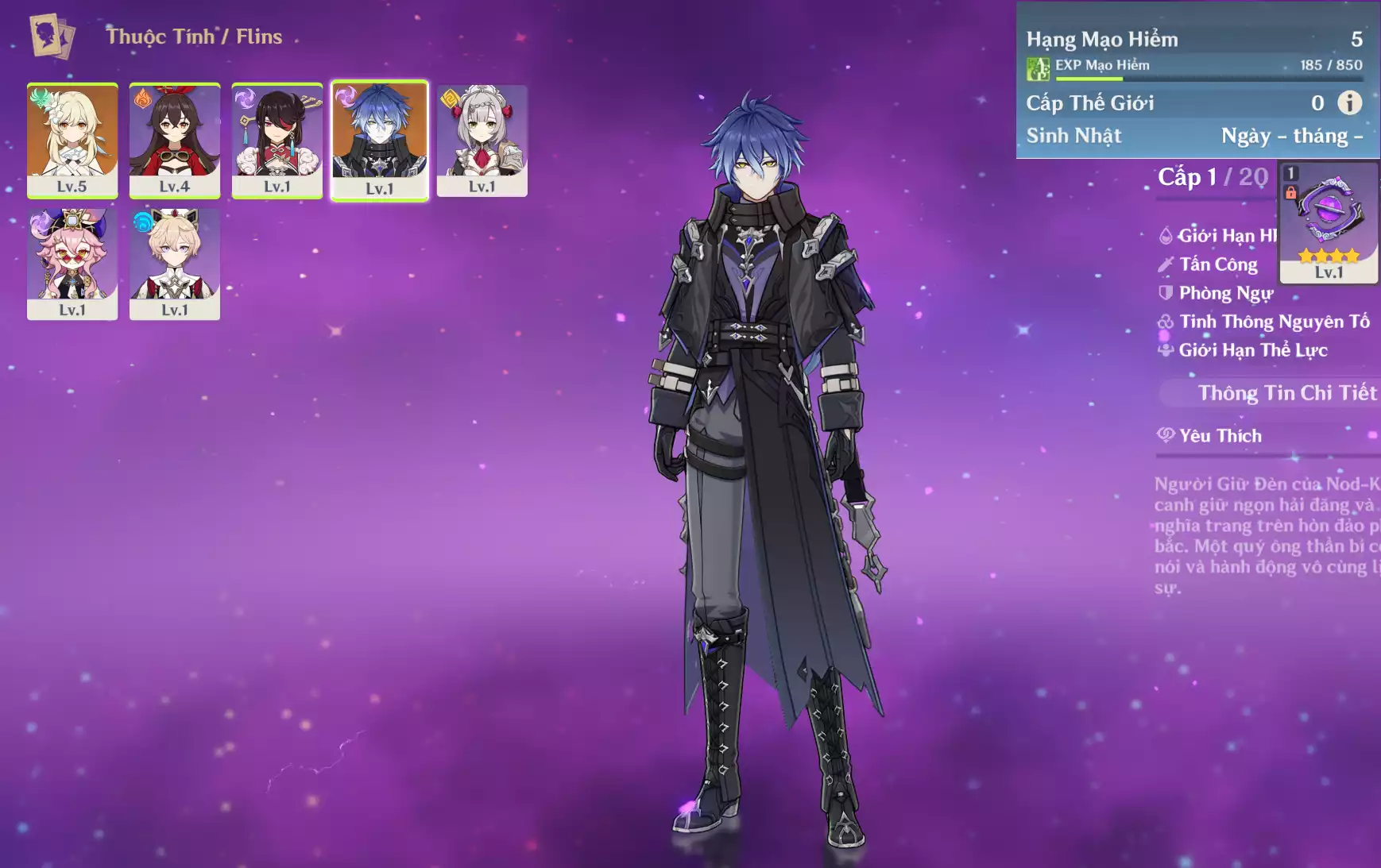Viewport: 1381px width, 868px height.
Task: Select the blonde Traveler portrait at Lv.5
Action: (72, 139)
